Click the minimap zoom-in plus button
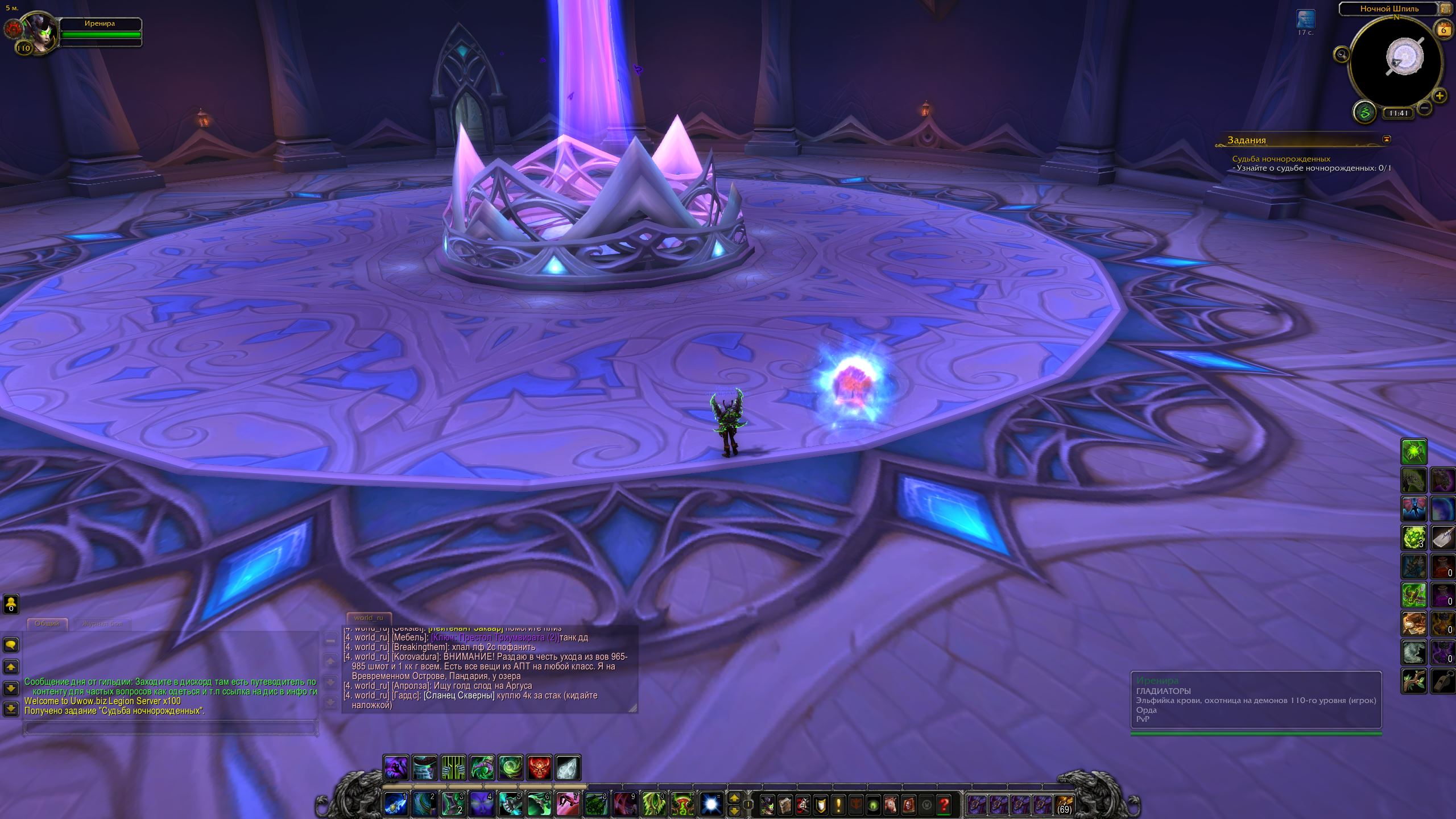 point(1439,96)
